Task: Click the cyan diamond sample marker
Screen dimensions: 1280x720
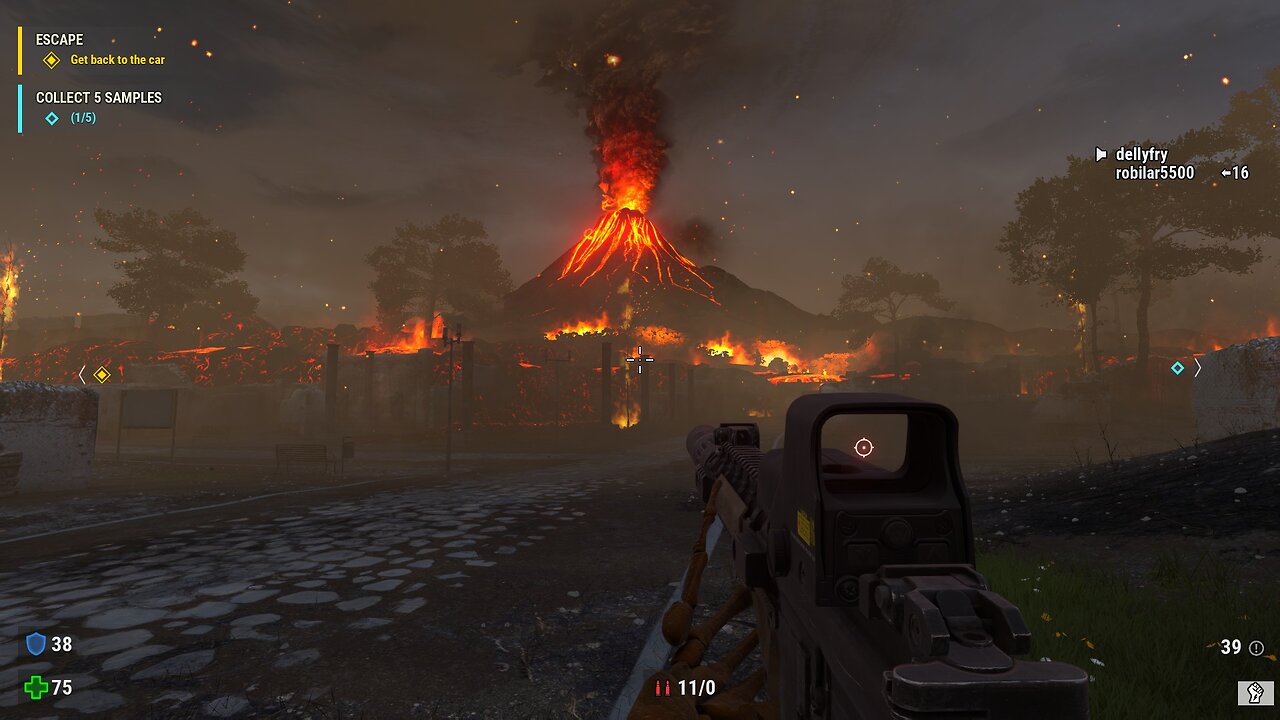Action: point(1177,368)
